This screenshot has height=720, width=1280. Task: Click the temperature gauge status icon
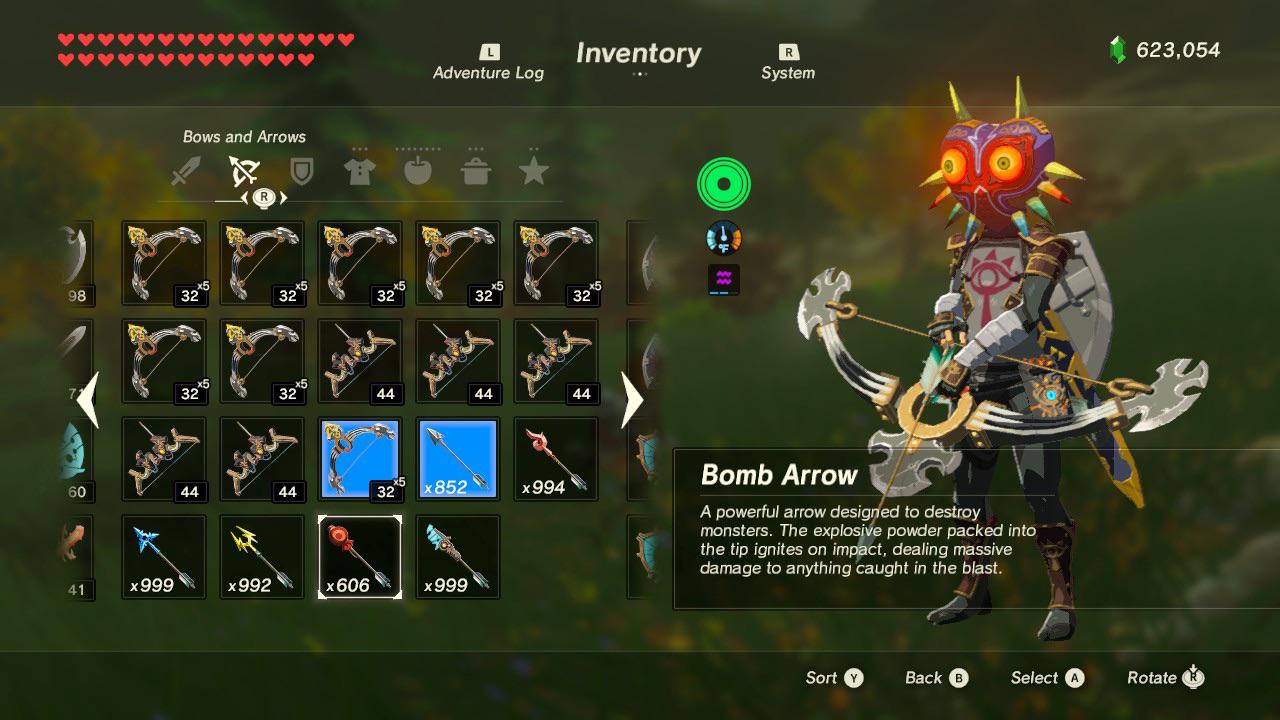723,237
